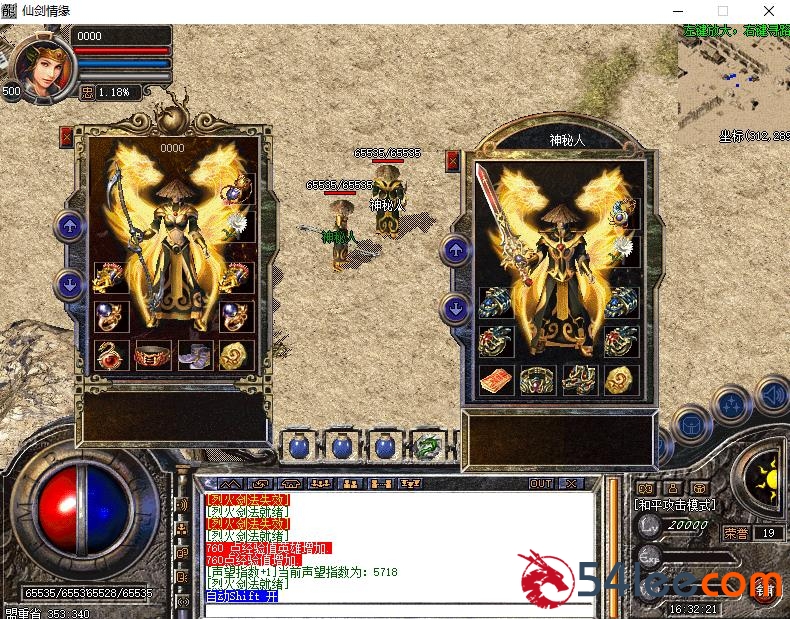This screenshot has height=619, width=790.
Task: Click the up arrow beside 神秘人 panel
Action: (455, 250)
